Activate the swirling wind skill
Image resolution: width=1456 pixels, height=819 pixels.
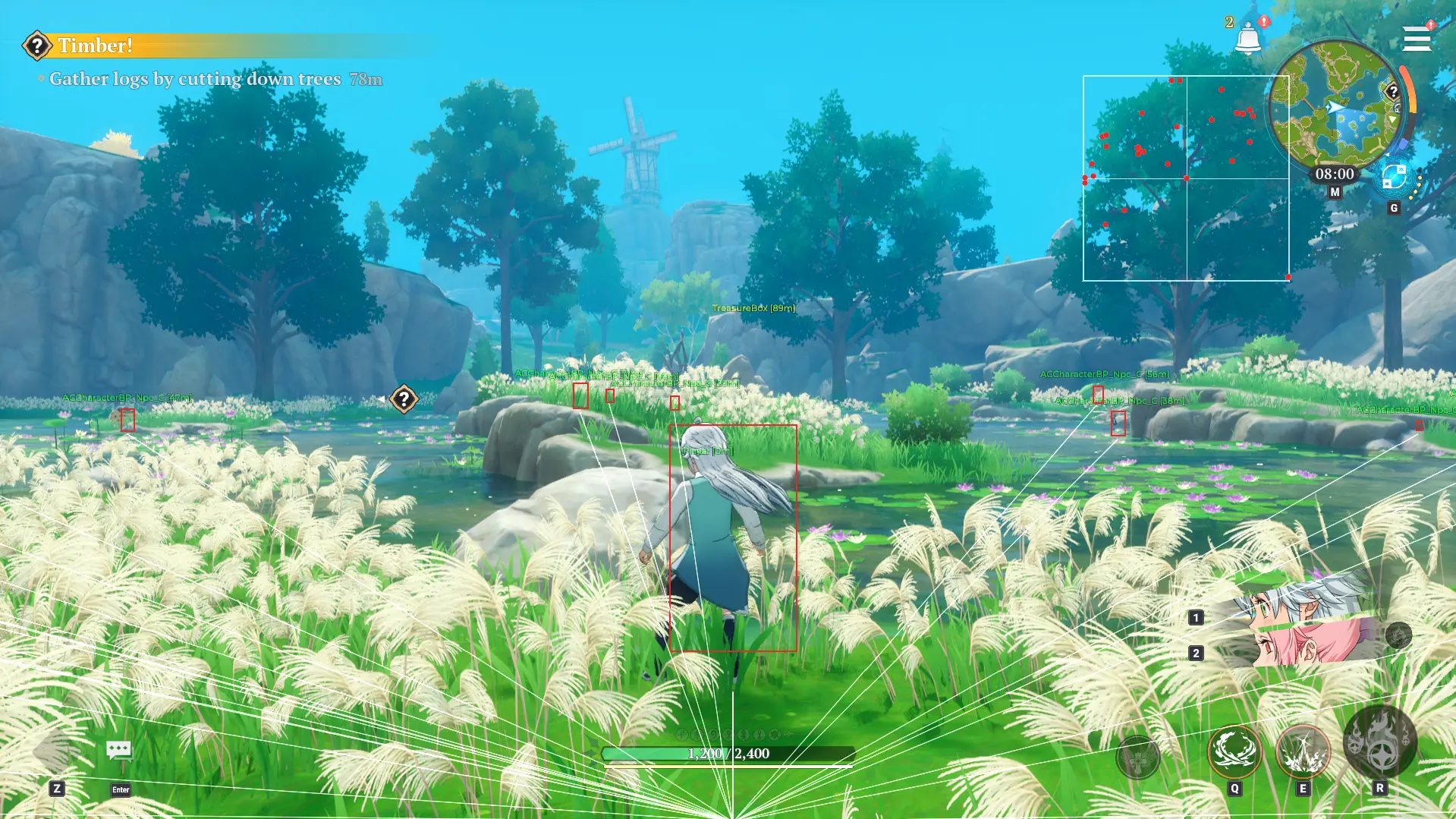(1234, 751)
